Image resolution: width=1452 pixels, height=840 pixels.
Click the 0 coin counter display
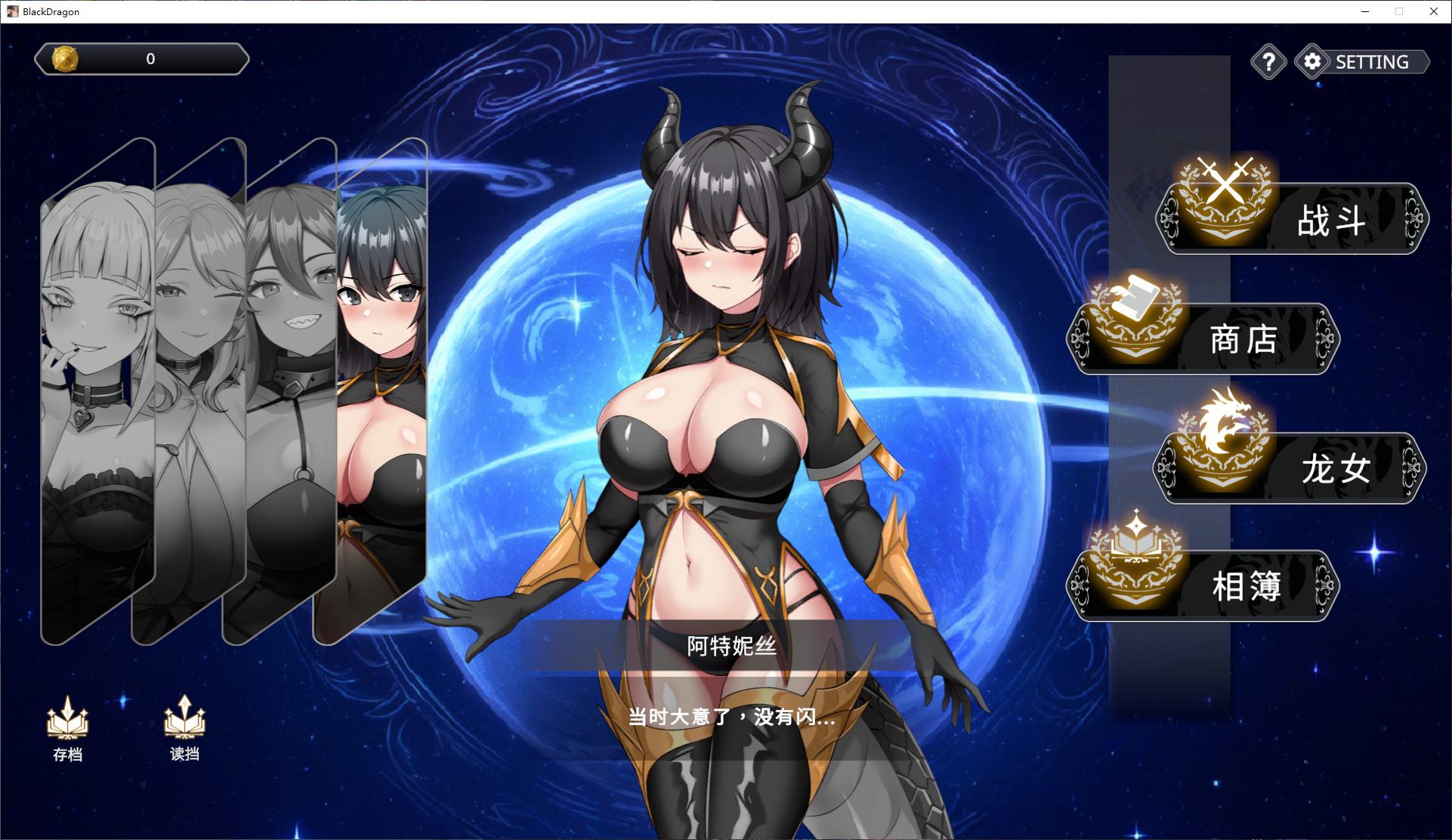tap(150, 58)
